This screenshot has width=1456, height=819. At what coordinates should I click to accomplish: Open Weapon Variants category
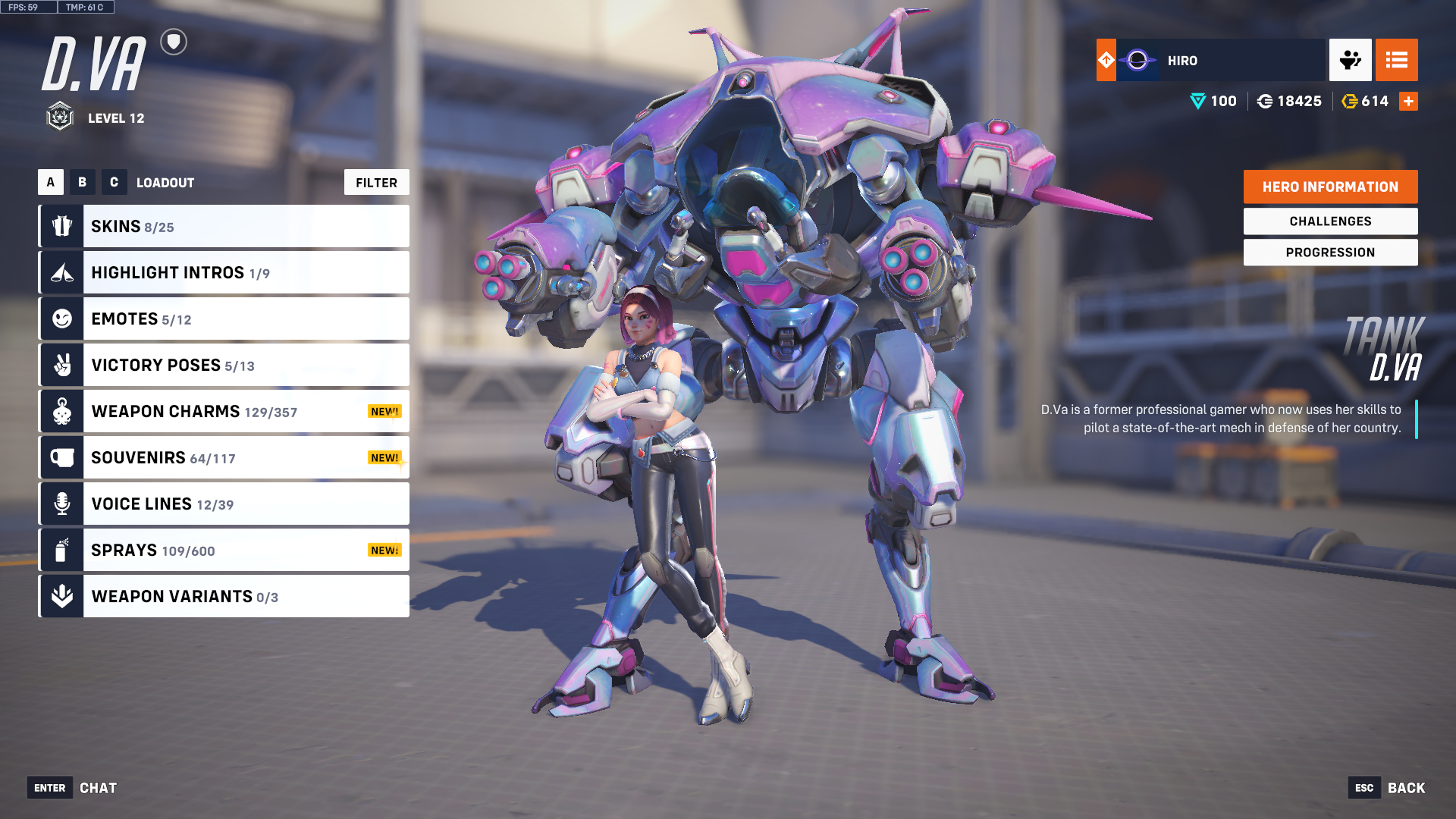pos(224,597)
